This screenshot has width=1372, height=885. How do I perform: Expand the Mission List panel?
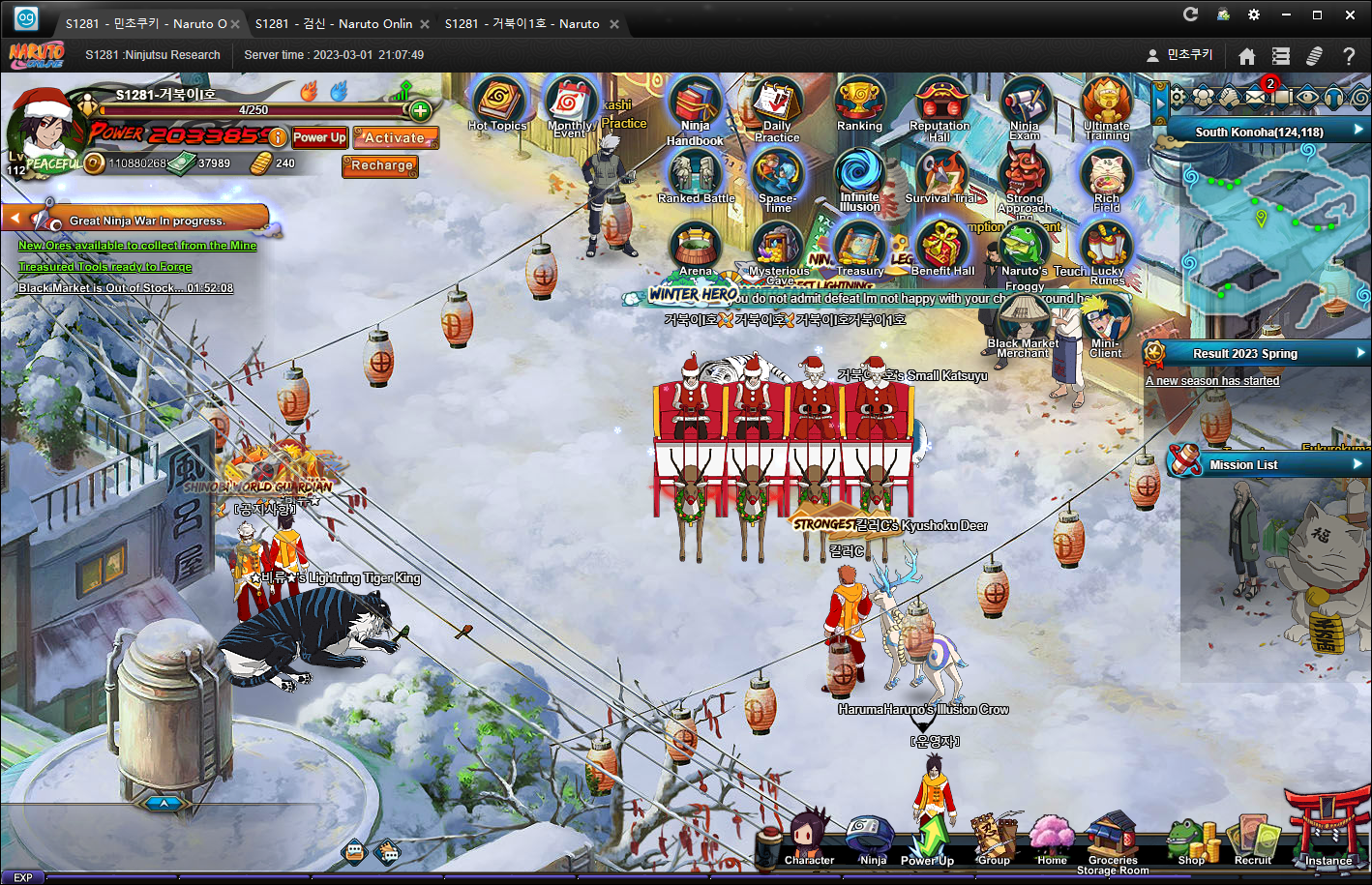click(x=1268, y=464)
